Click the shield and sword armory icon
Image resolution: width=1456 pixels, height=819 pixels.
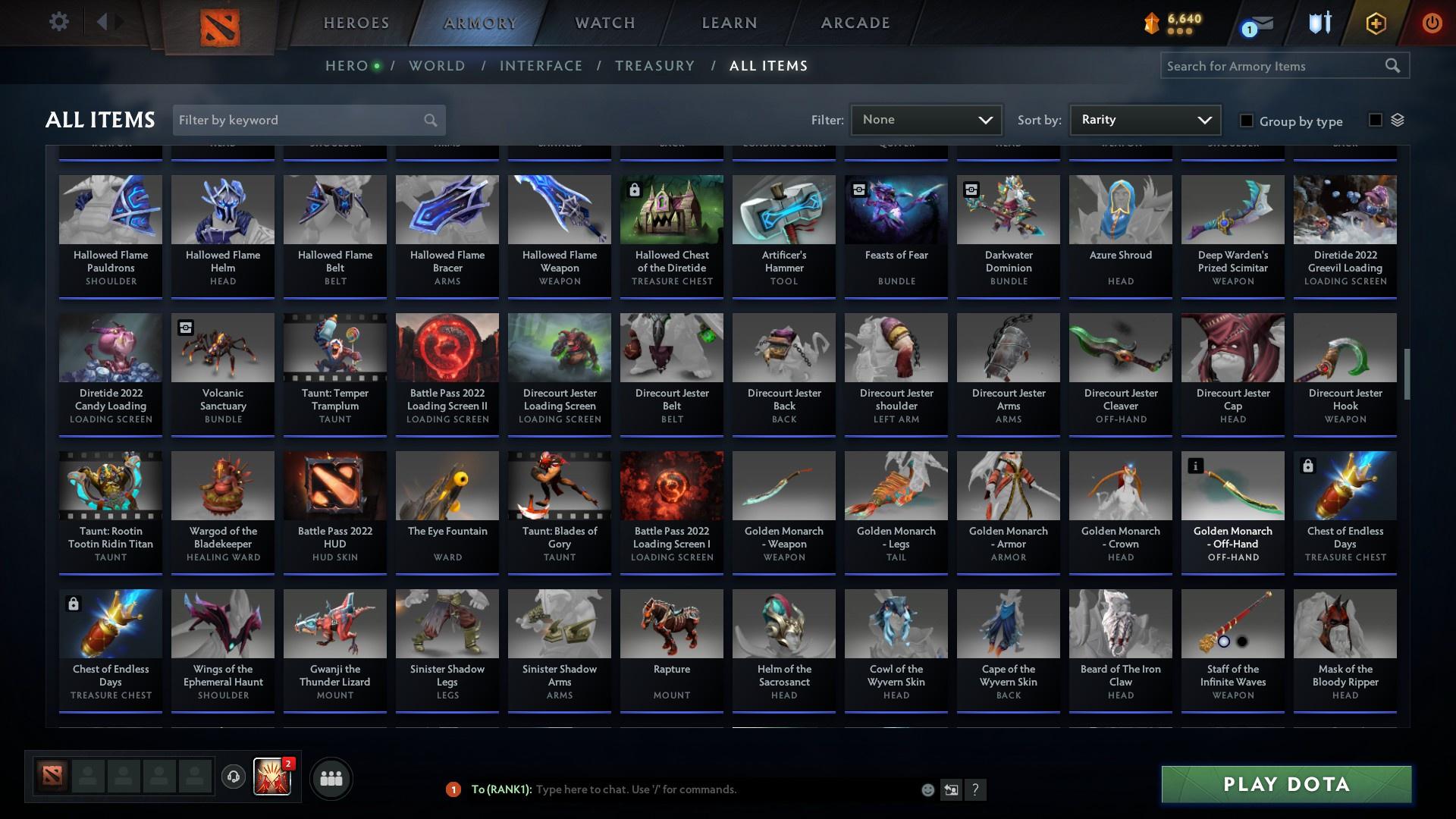tap(1318, 23)
